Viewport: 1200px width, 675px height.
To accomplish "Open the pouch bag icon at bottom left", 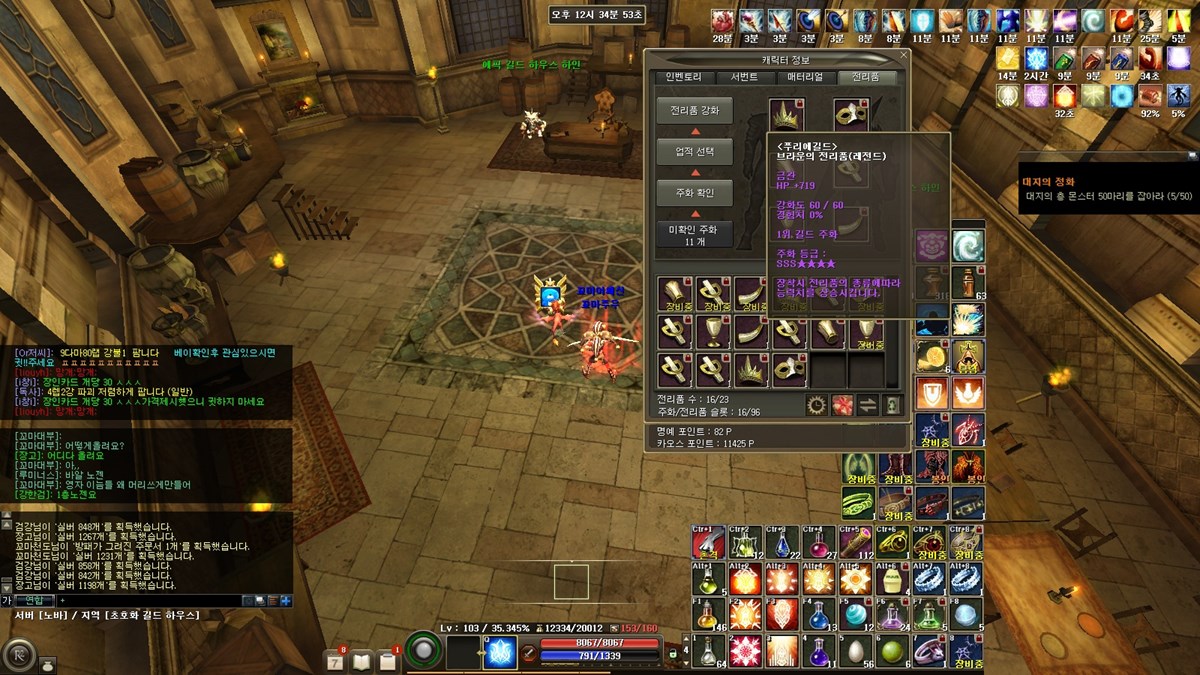I will pos(46,663).
